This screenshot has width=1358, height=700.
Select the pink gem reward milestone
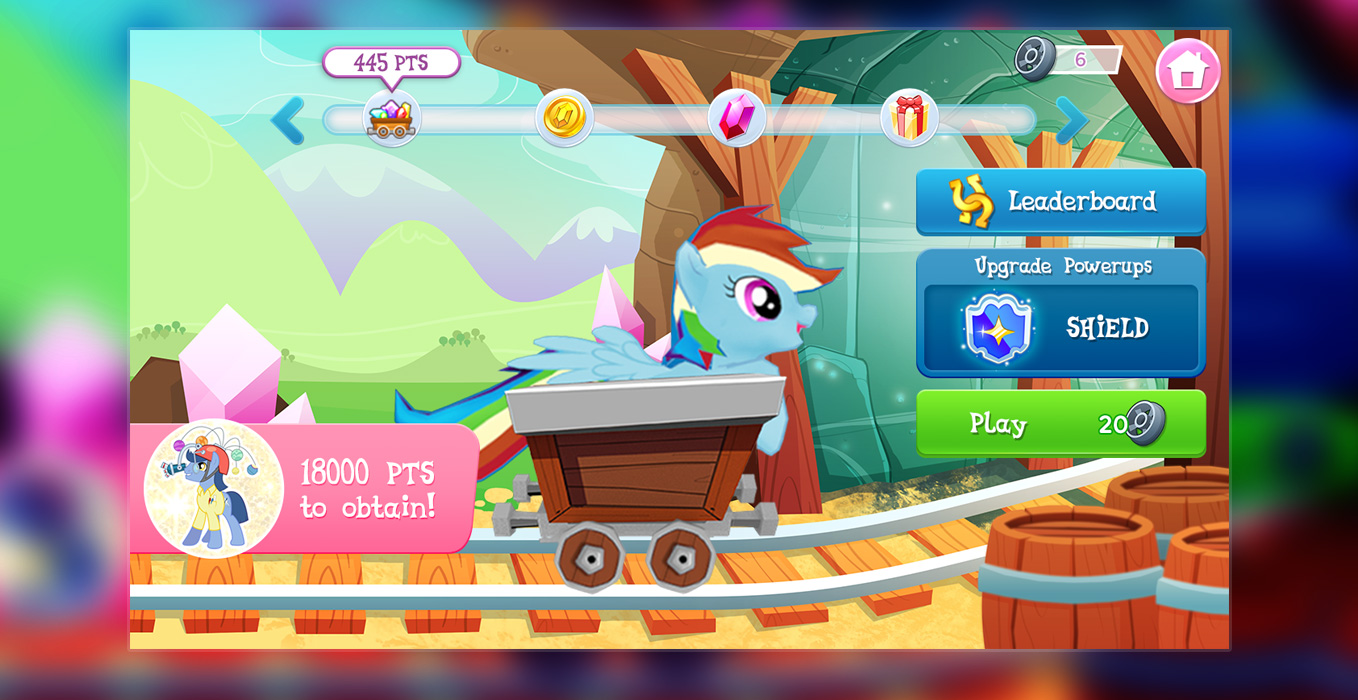pyautogui.click(x=736, y=118)
